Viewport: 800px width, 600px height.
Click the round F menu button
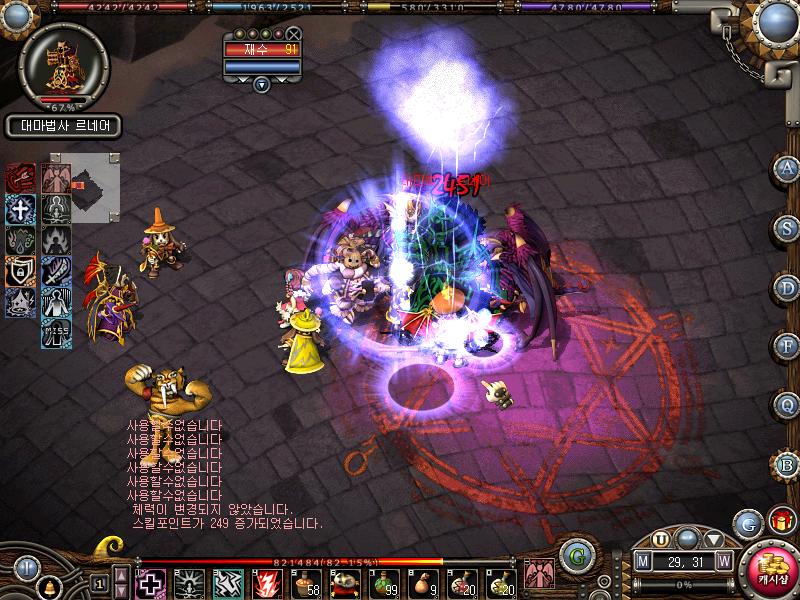click(x=787, y=346)
